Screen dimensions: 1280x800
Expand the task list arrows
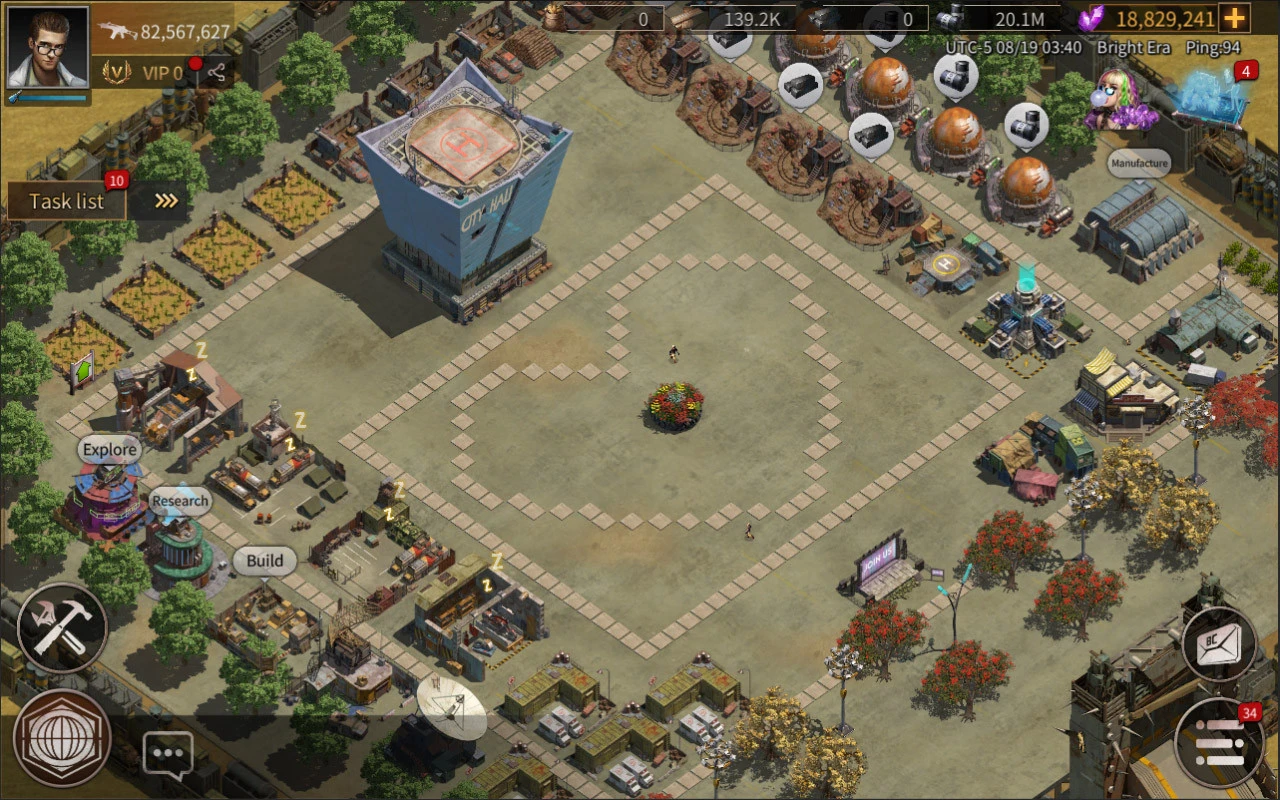pyautogui.click(x=167, y=201)
